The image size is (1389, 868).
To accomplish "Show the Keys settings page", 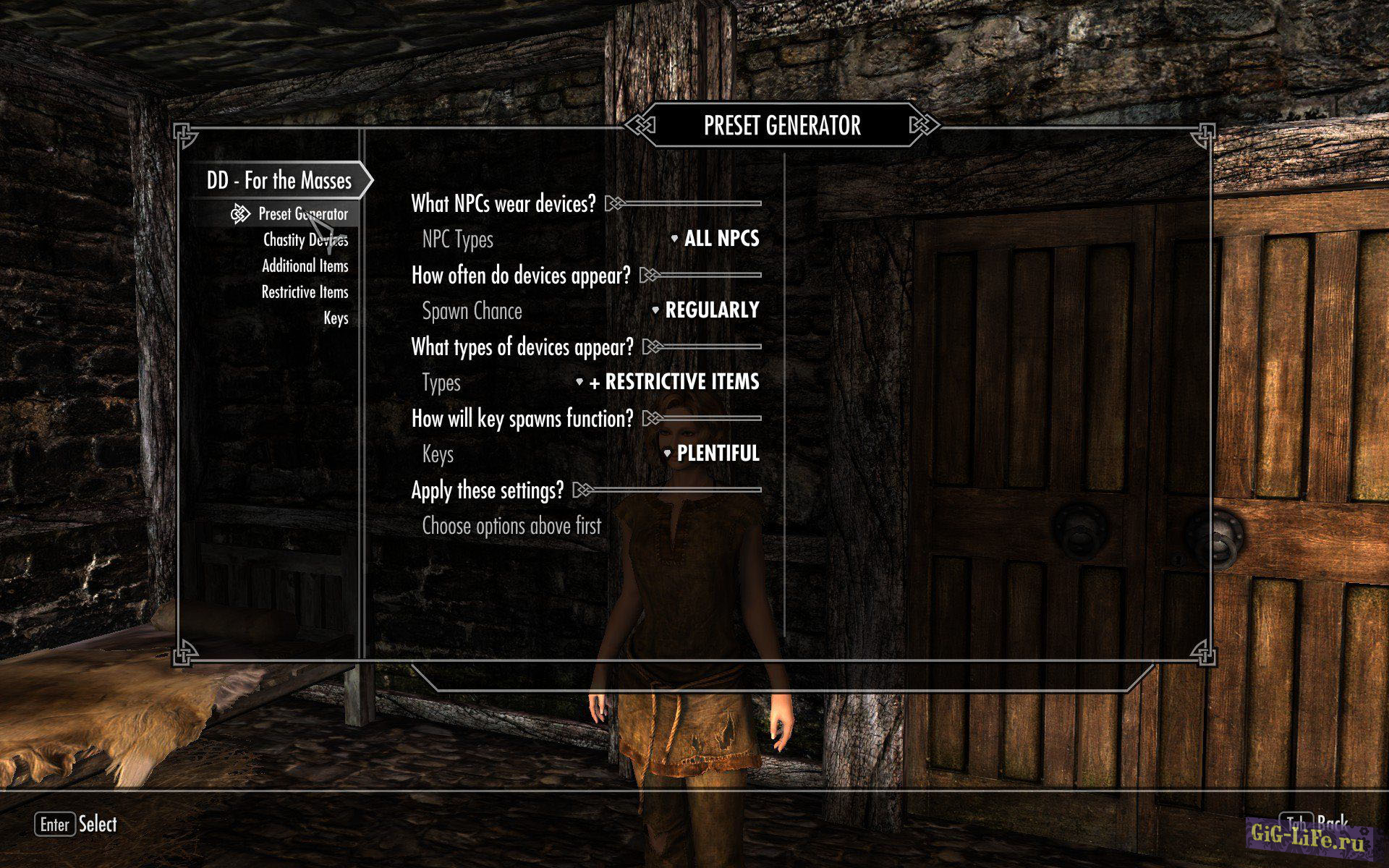I will (336, 318).
